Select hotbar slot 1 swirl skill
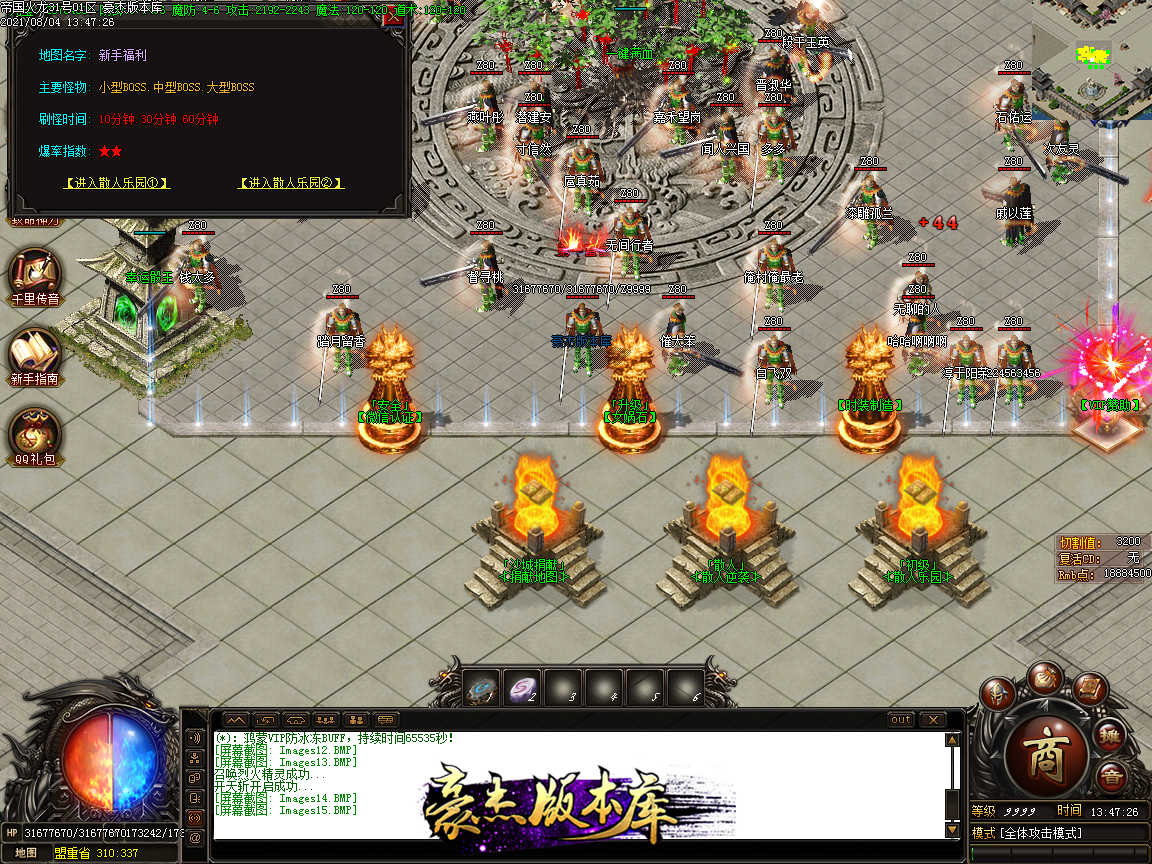The image size is (1152, 864). 481,688
